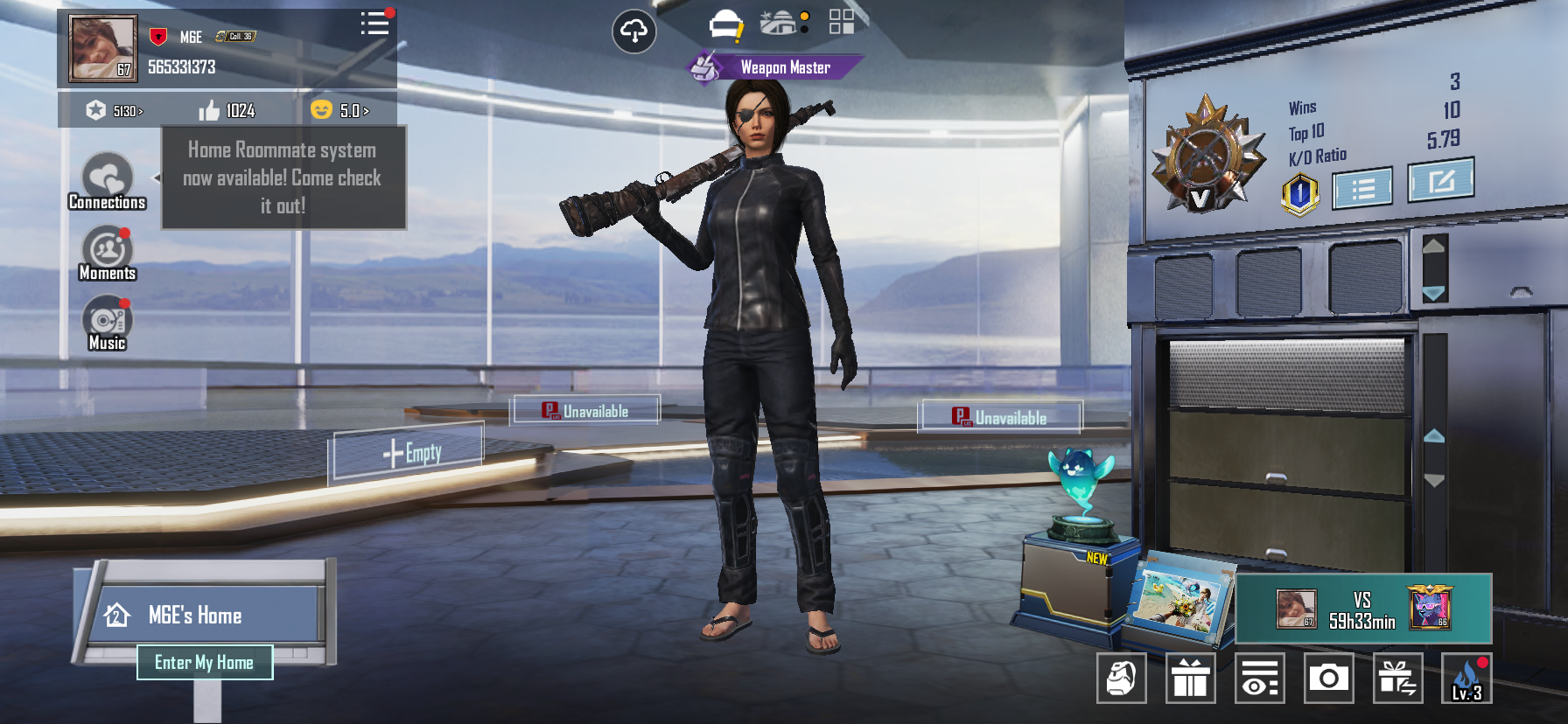Image resolution: width=1568 pixels, height=724 pixels.
Task: Open the player profile avatar
Action: coord(102,48)
